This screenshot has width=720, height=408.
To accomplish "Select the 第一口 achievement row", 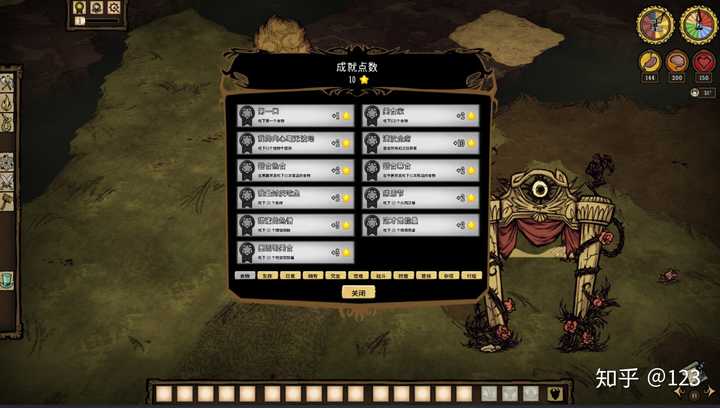I will pos(296,115).
